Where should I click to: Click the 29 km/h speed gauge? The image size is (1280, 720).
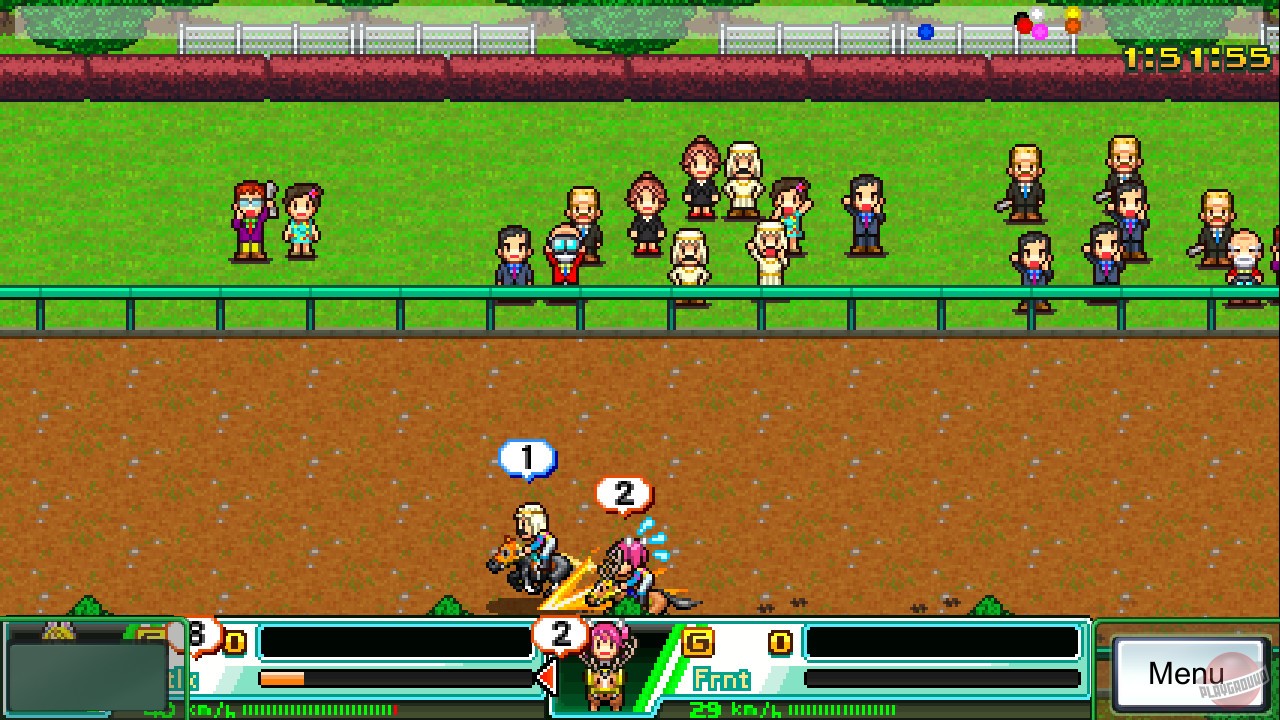coord(733,709)
